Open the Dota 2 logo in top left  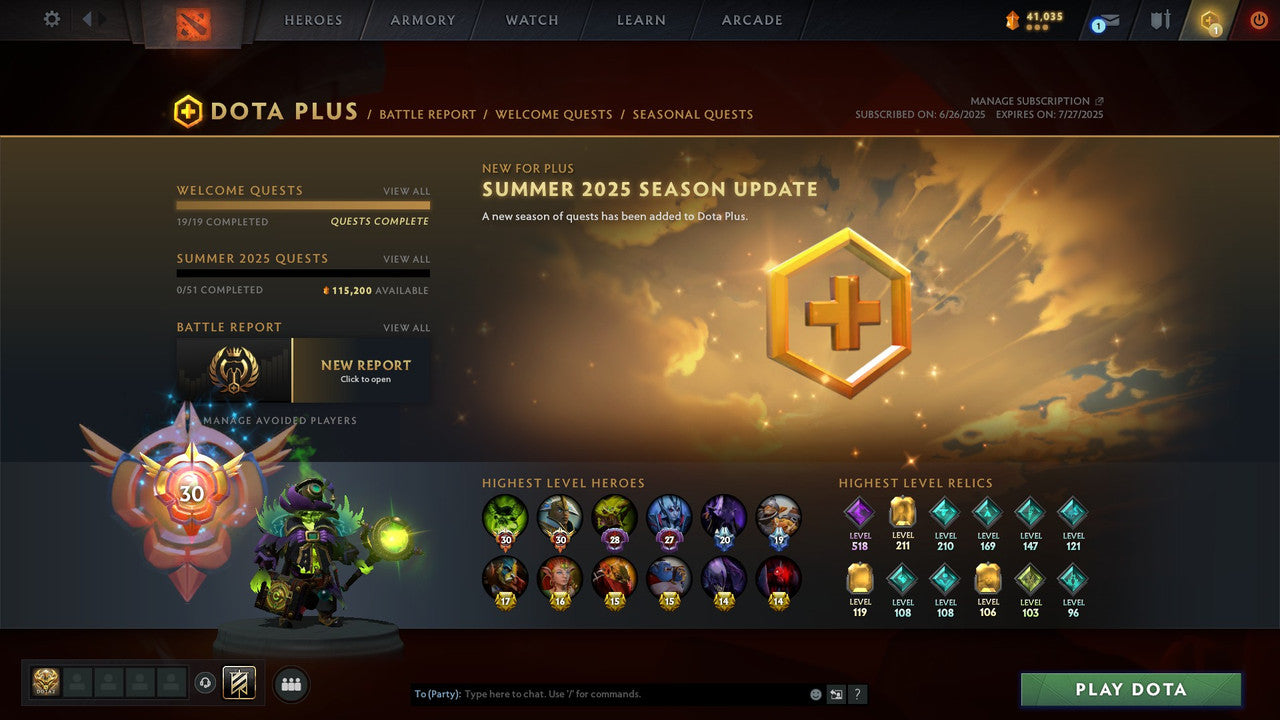[194, 22]
